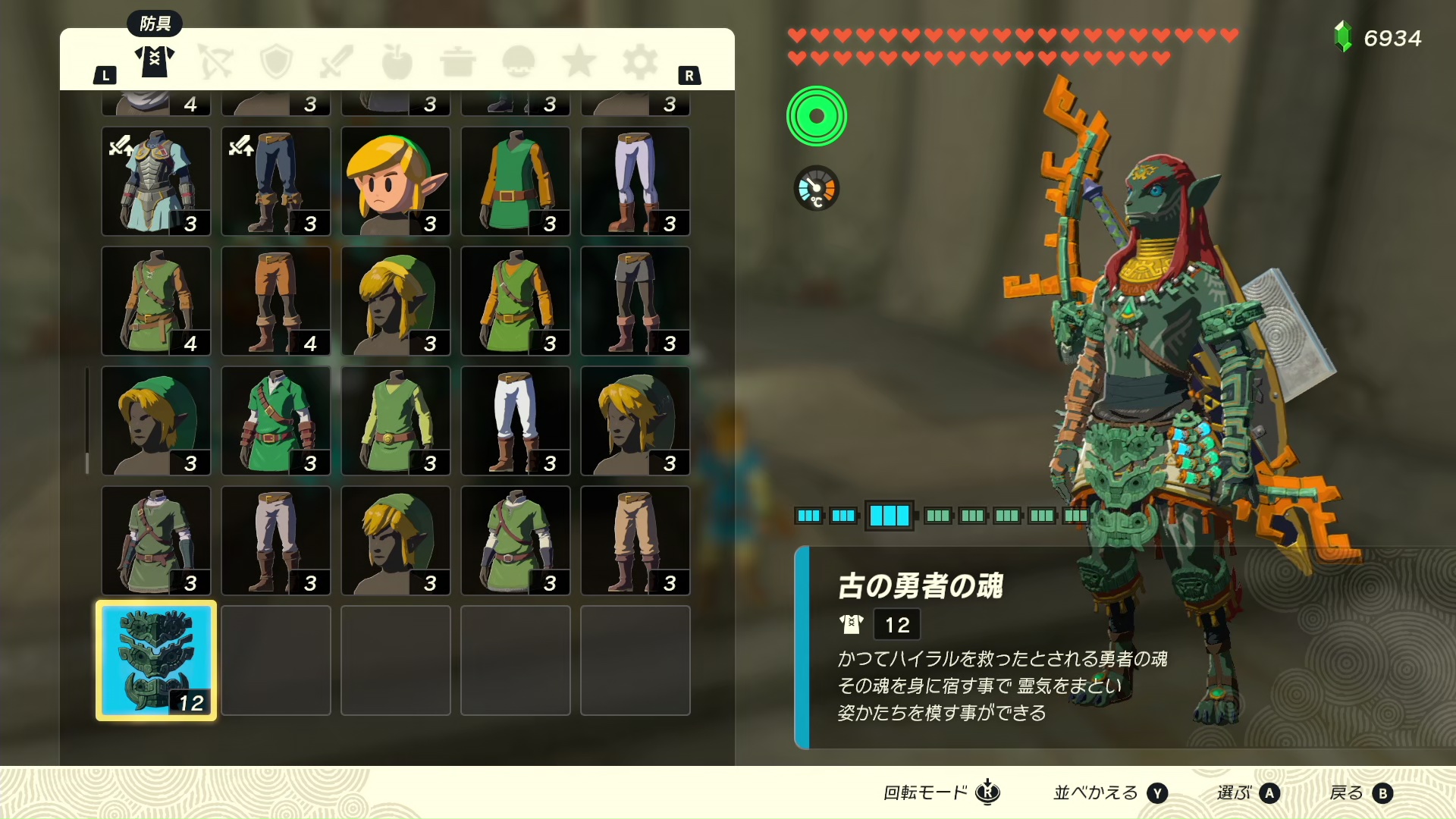Switch to the sword weapons tab
Image resolution: width=1456 pixels, height=819 pixels.
[x=337, y=62]
